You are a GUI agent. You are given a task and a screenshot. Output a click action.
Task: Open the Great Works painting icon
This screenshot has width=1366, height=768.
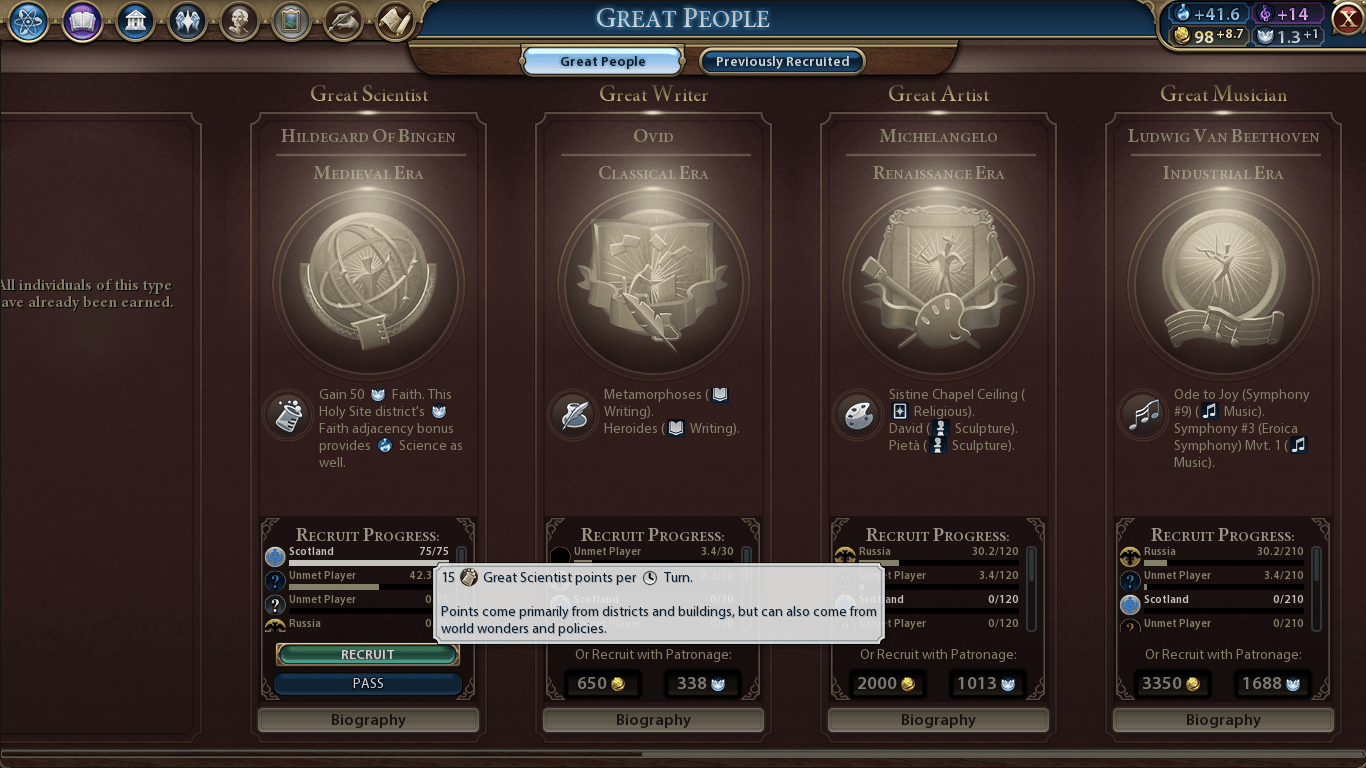(291, 21)
